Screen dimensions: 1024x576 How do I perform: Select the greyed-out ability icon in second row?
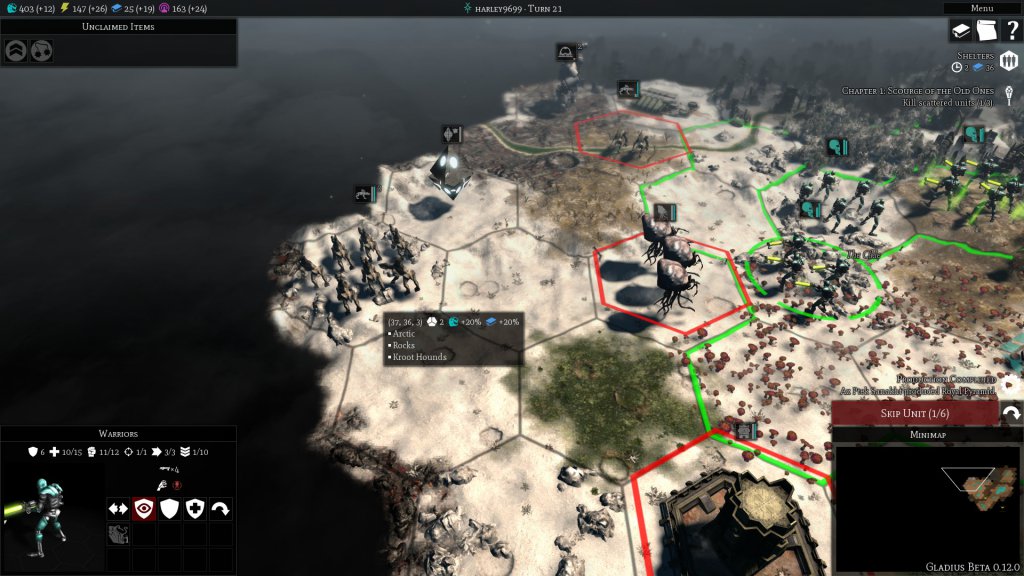pos(118,534)
